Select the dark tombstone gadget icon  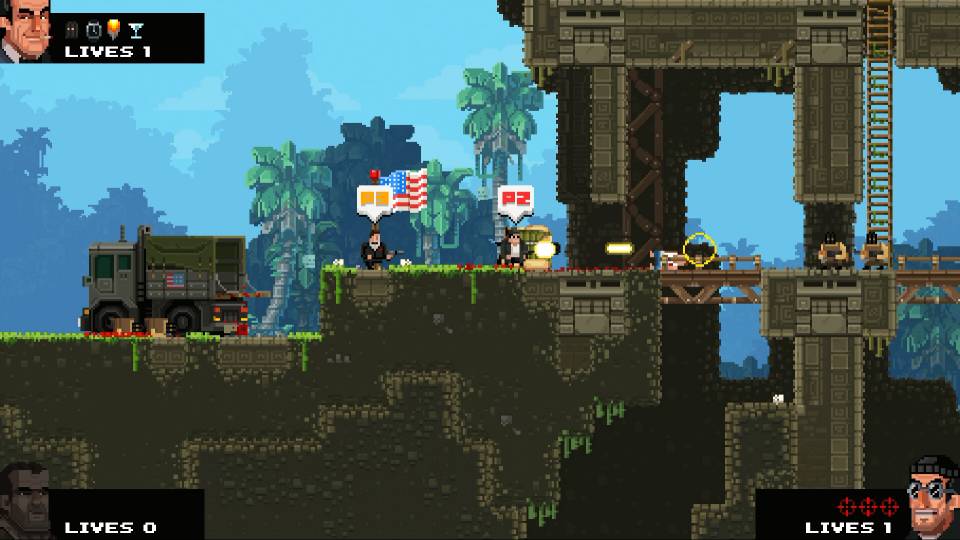pos(73,31)
